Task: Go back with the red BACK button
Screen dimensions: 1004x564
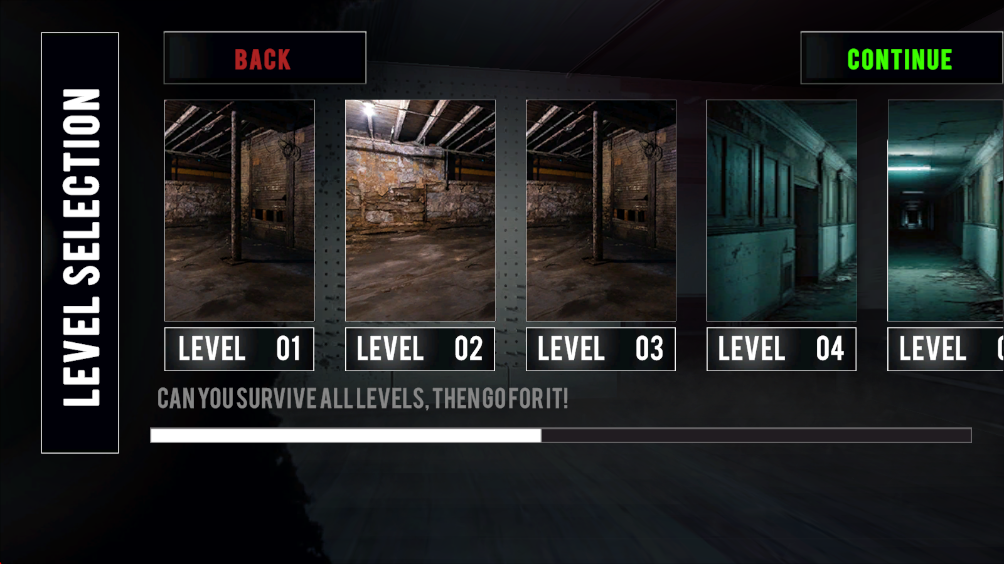Action: [264, 59]
